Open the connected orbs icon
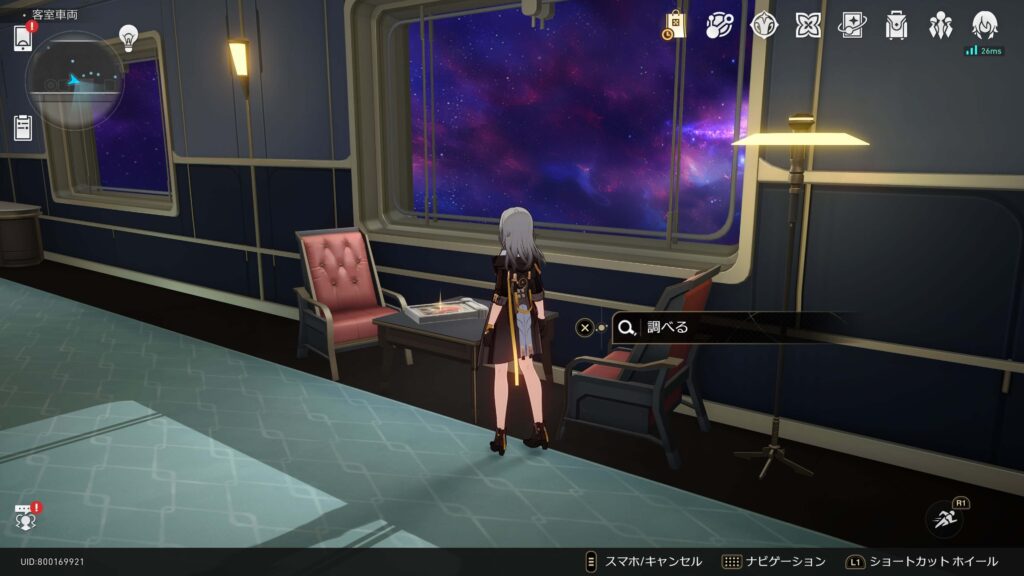1024x576 pixels. click(x=719, y=25)
